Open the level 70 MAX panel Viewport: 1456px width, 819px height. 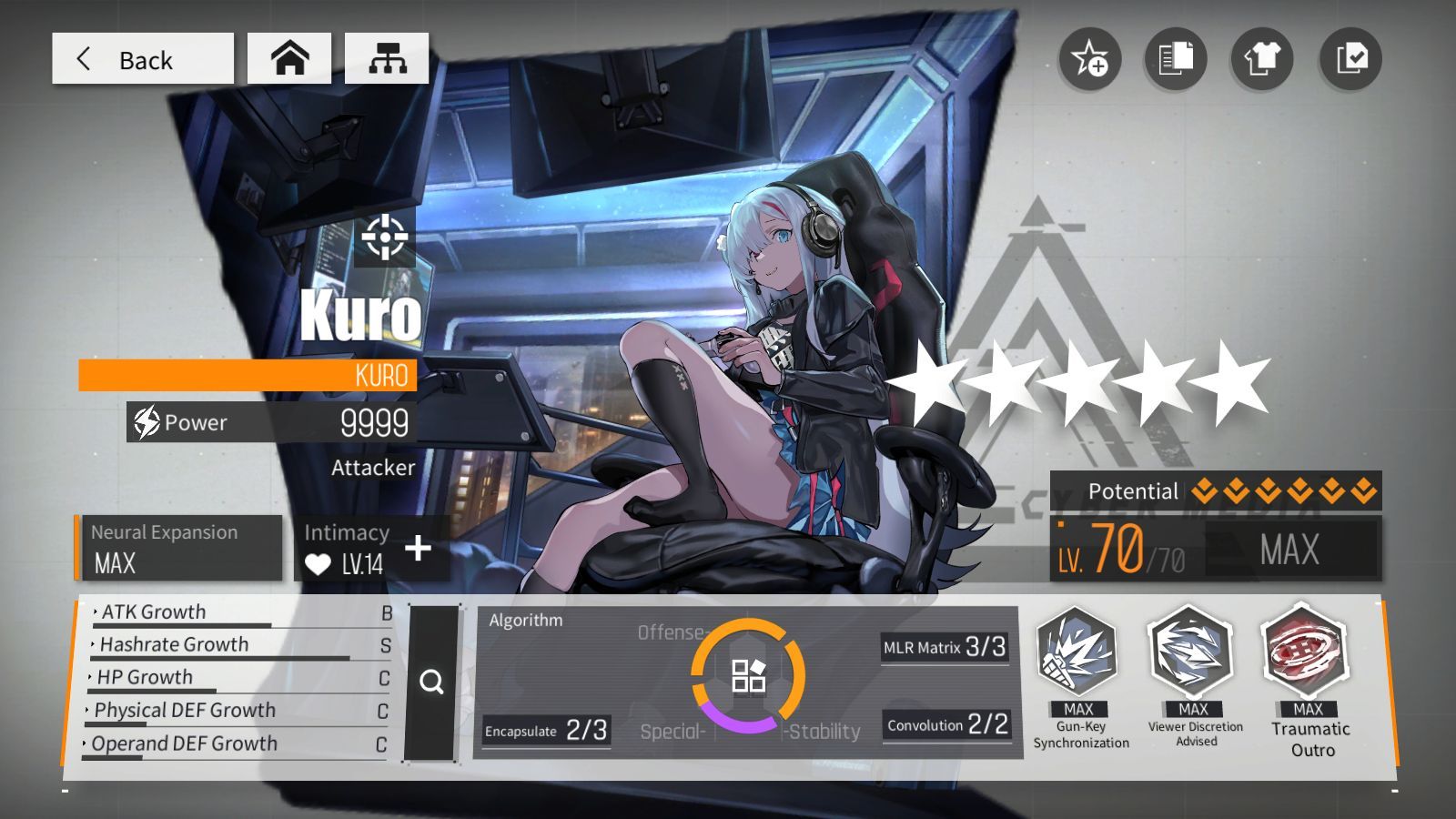pyautogui.click(x=1216, y=549)
